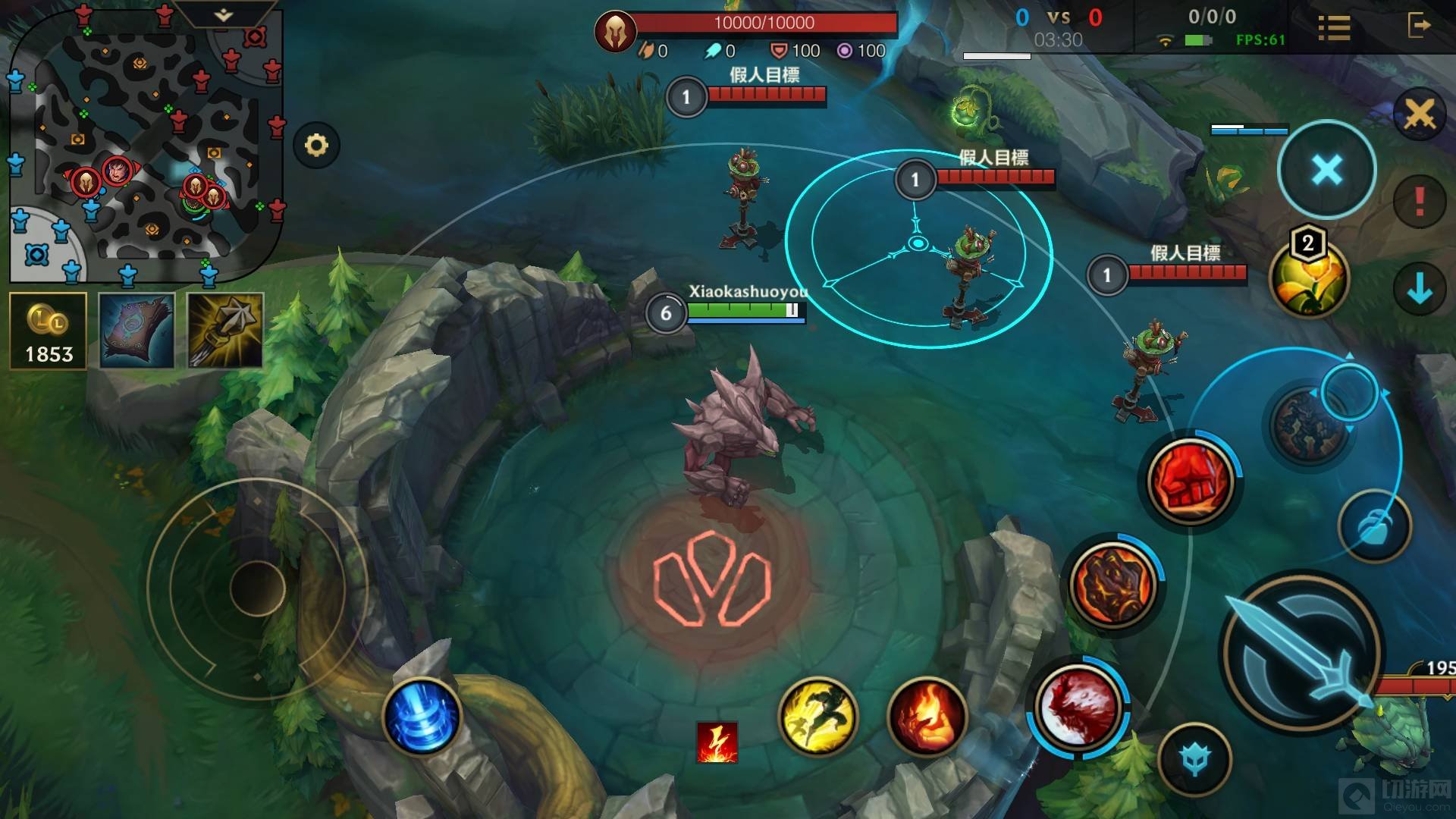Viewport: 1456px width, 819px height.
Task: Cancel the ability cast with the X button
Action: [x=1326, y=170]
